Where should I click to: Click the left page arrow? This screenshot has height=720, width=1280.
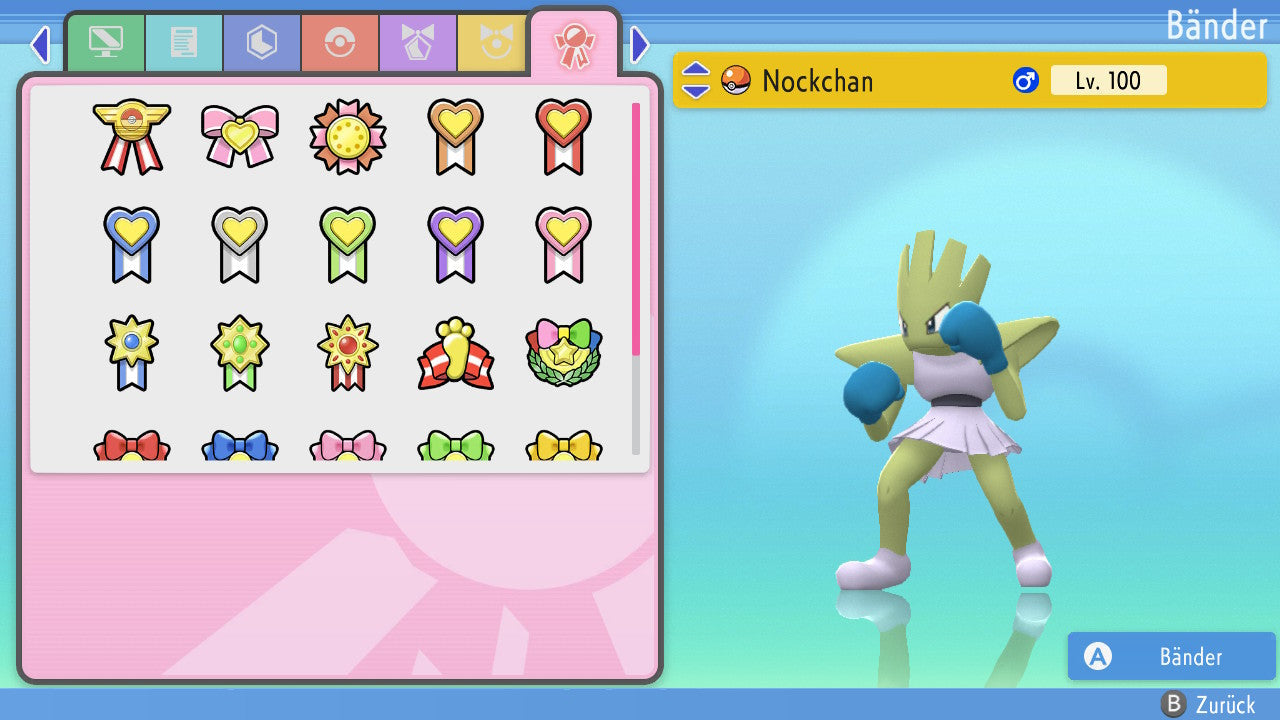40,44
